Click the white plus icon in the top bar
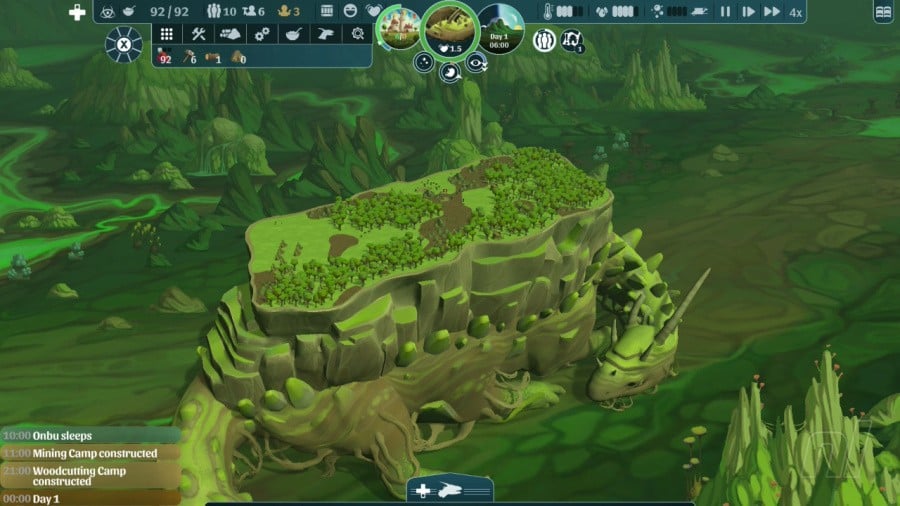The image size is (900, 506). point(77,12)
